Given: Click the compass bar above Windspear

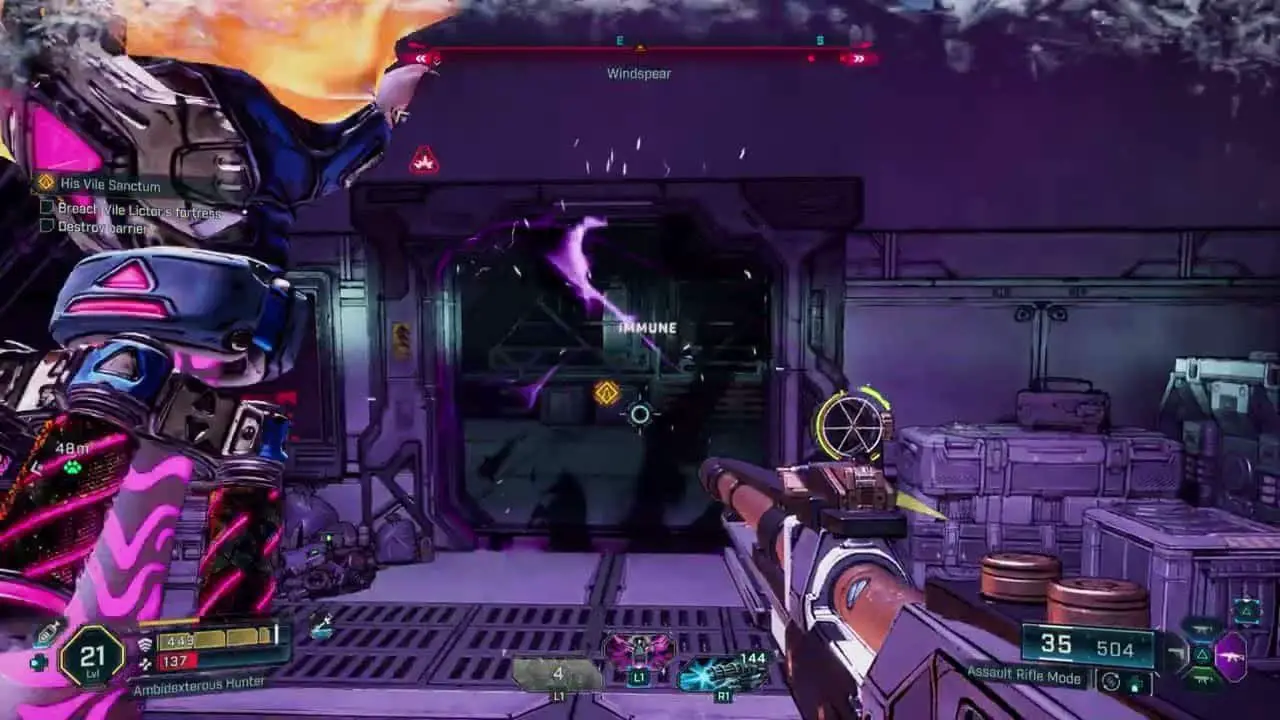Looking at the screenshot, I should point(639,48).
